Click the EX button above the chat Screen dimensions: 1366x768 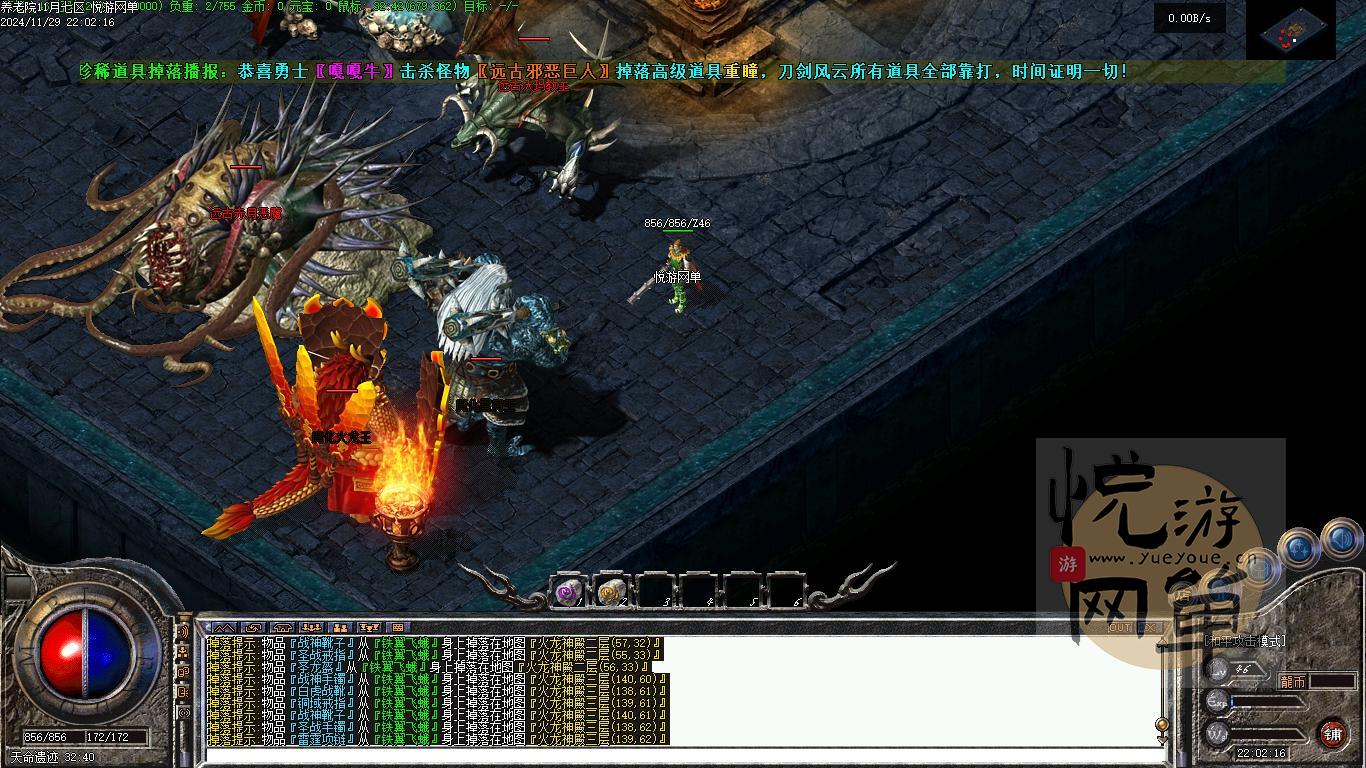pos(1150,627)
